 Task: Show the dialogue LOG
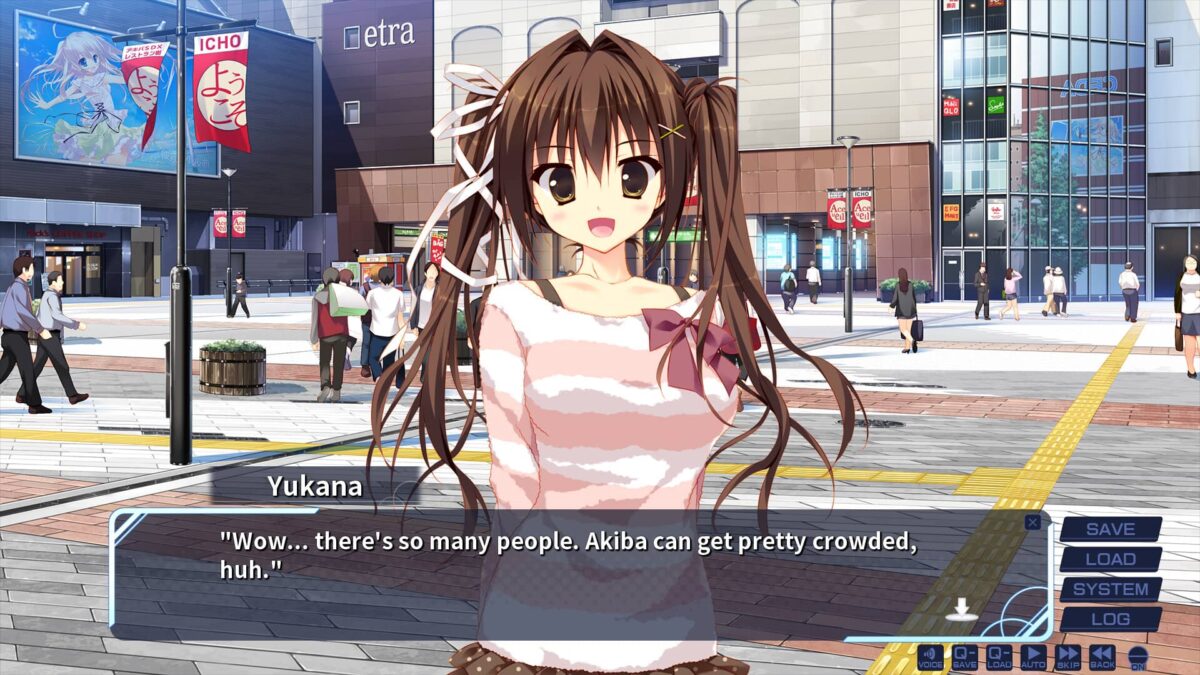[x=1110, y=619]
